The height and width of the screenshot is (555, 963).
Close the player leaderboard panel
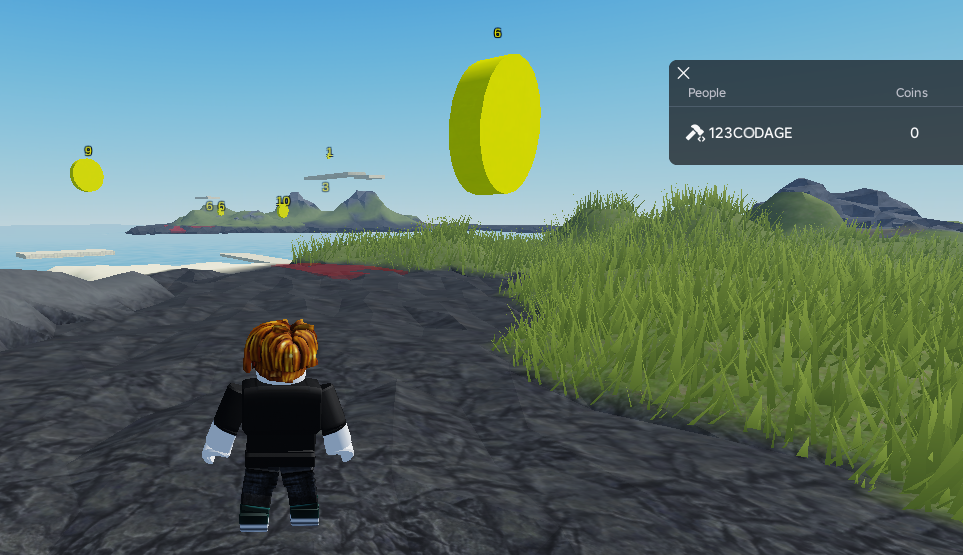684,73
